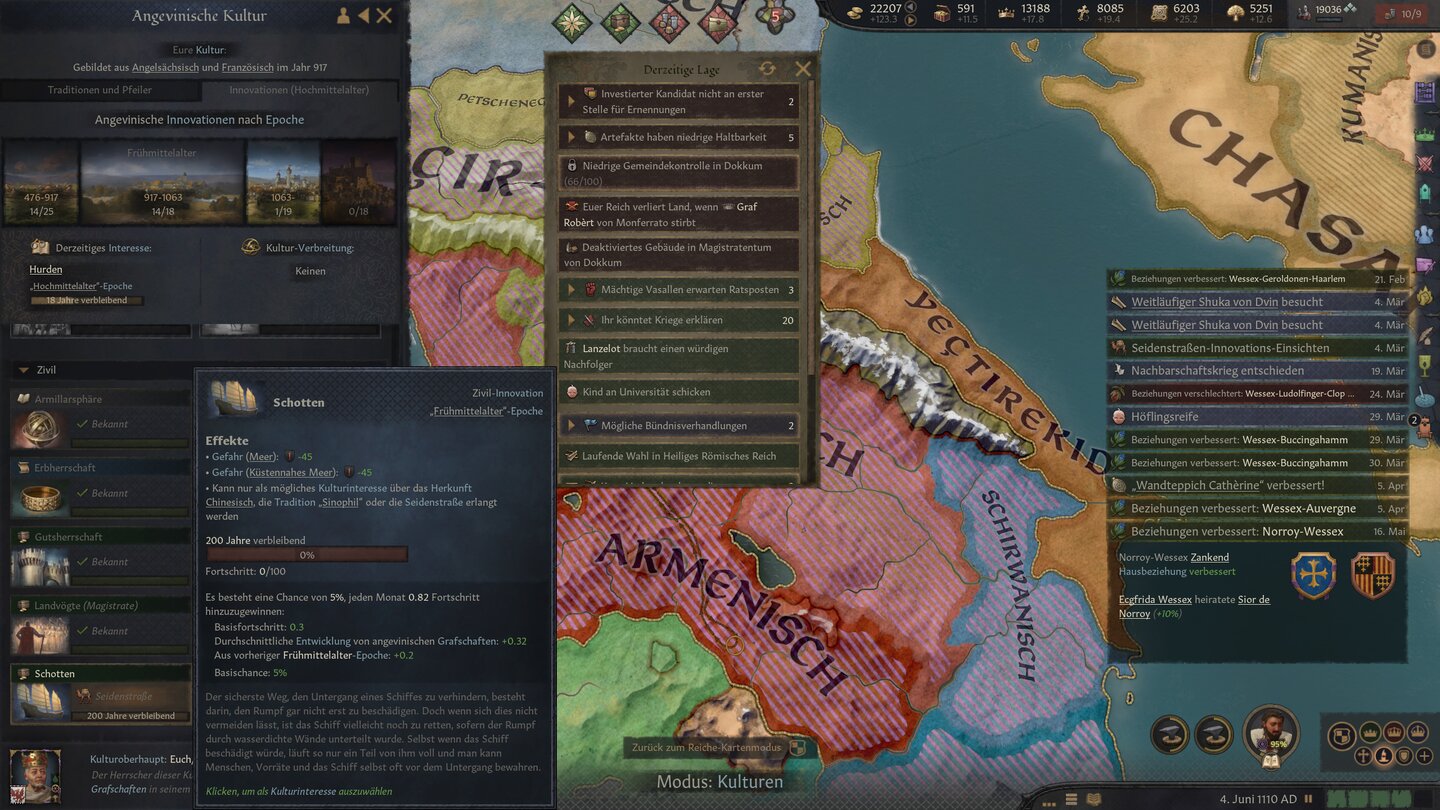The image size is (1440, 810).
Task: Expand the Investierter Kandidat notification entry
Action: click(572, 100)
